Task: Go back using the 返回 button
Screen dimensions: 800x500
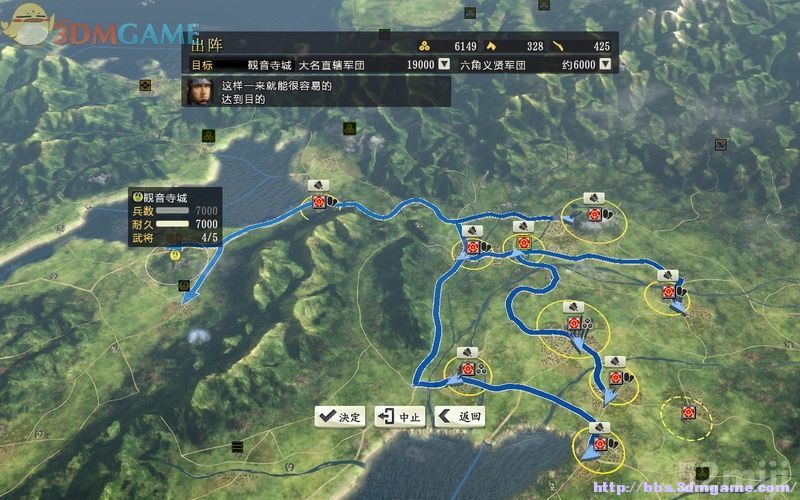Action: coord(460,416)
